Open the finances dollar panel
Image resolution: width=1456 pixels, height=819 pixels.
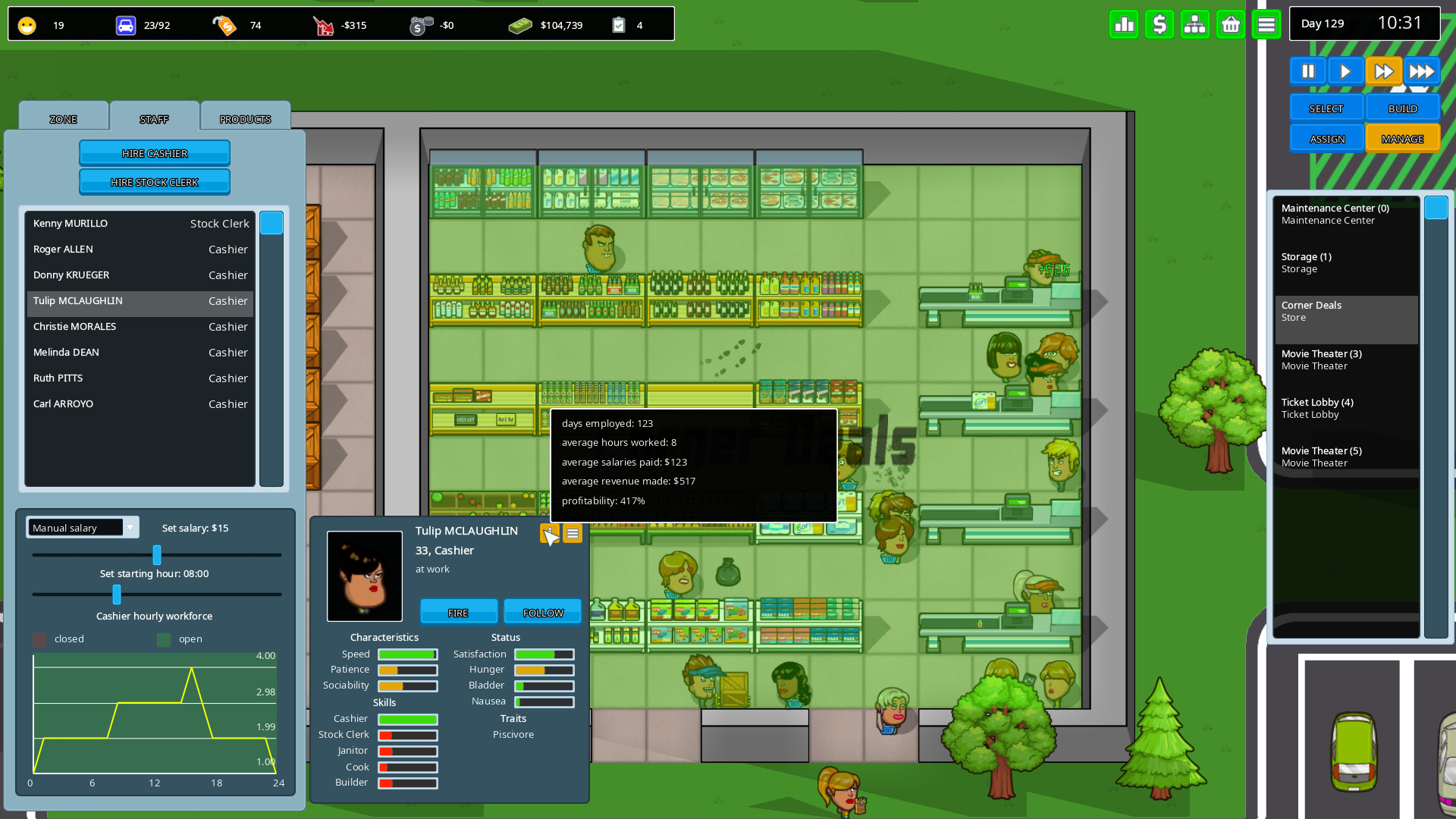point(1159,24)
